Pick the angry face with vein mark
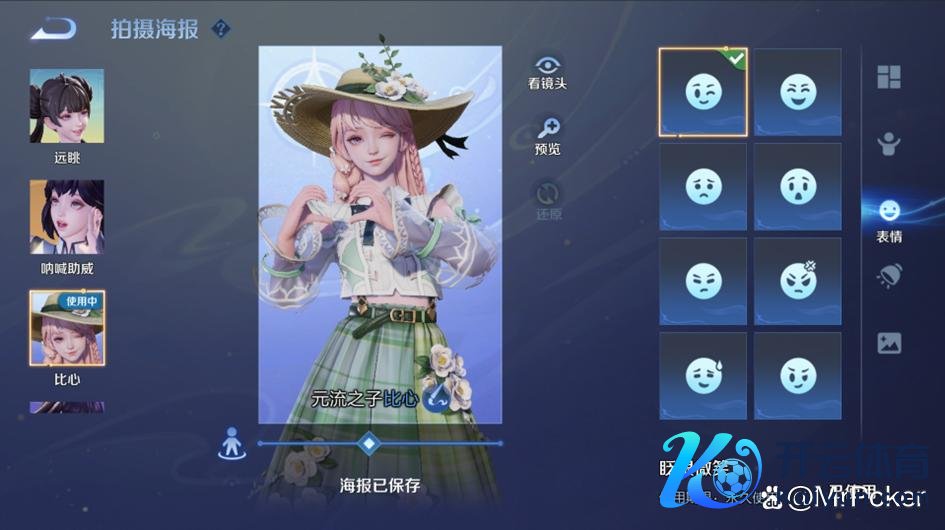The height and width of the screenshot is (530, 945). click(x=798, y=281)
